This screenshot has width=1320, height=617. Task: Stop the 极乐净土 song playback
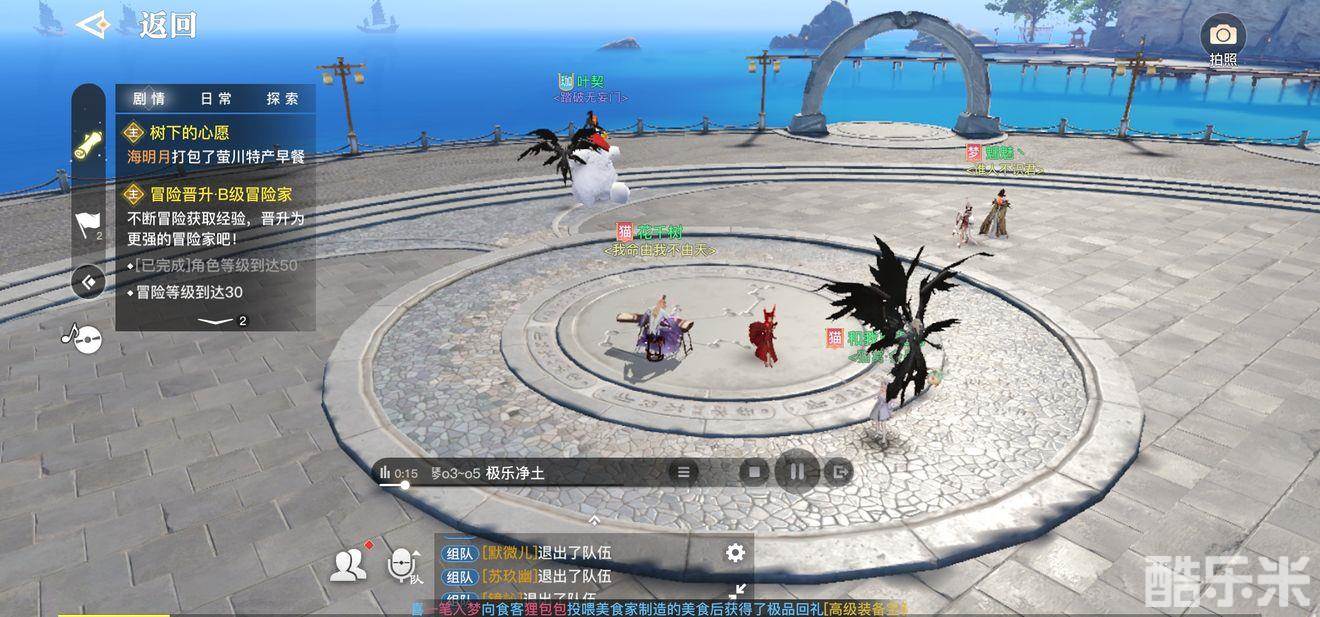(755, 472)
